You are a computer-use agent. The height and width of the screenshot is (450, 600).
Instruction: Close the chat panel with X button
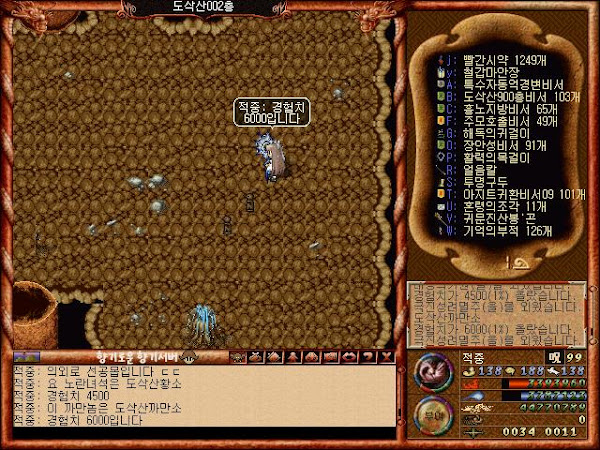click(388, 355)
